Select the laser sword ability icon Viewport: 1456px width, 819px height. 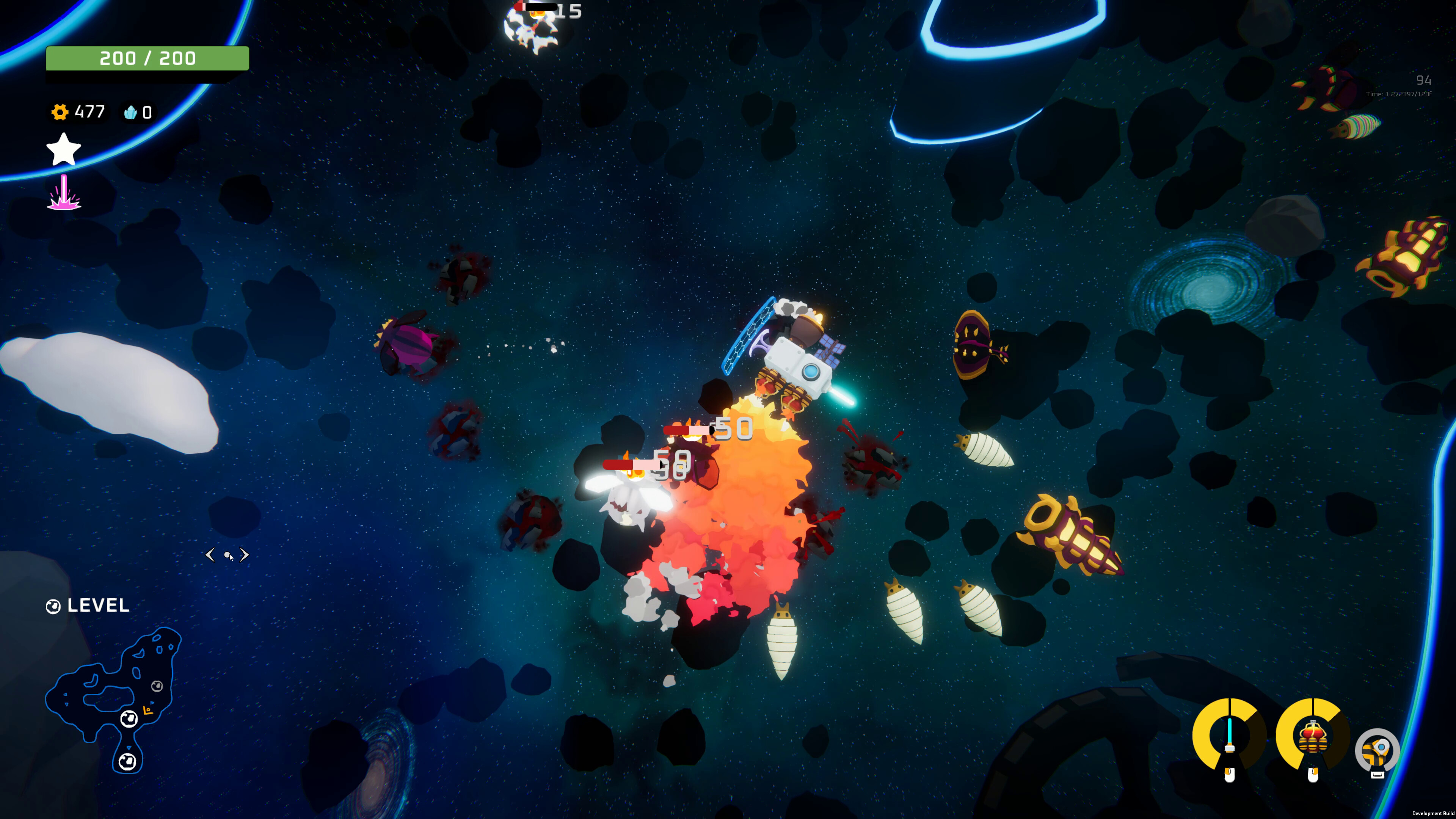tap(1229, 736)
